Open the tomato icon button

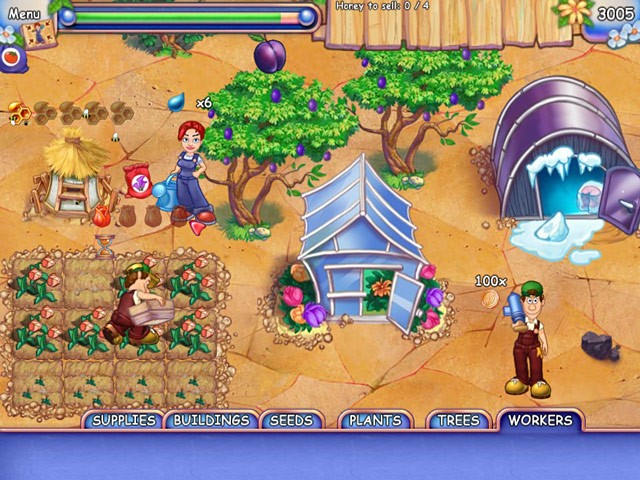12,58
